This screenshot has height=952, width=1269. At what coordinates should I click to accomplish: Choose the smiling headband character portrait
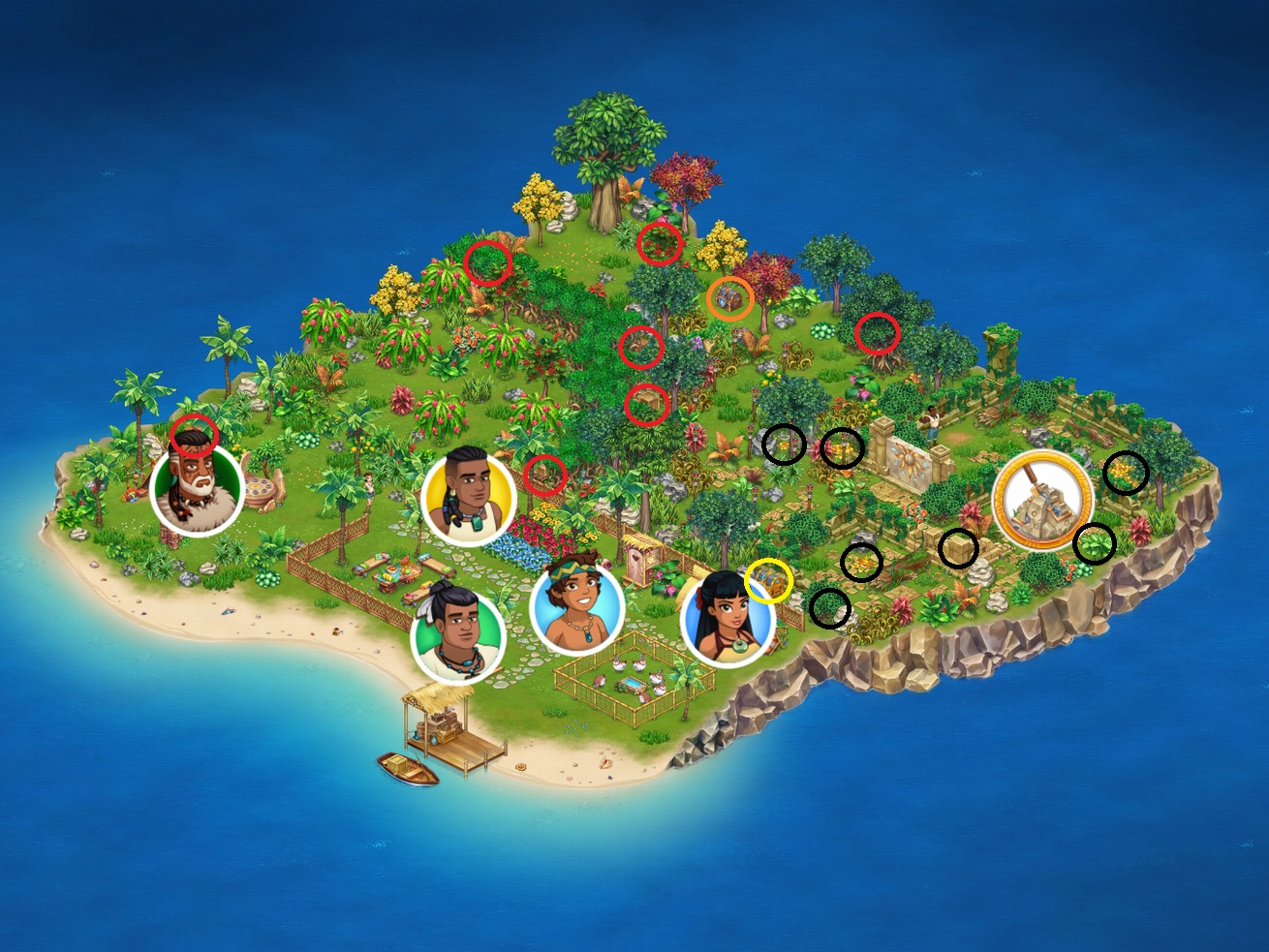(576, 608)
